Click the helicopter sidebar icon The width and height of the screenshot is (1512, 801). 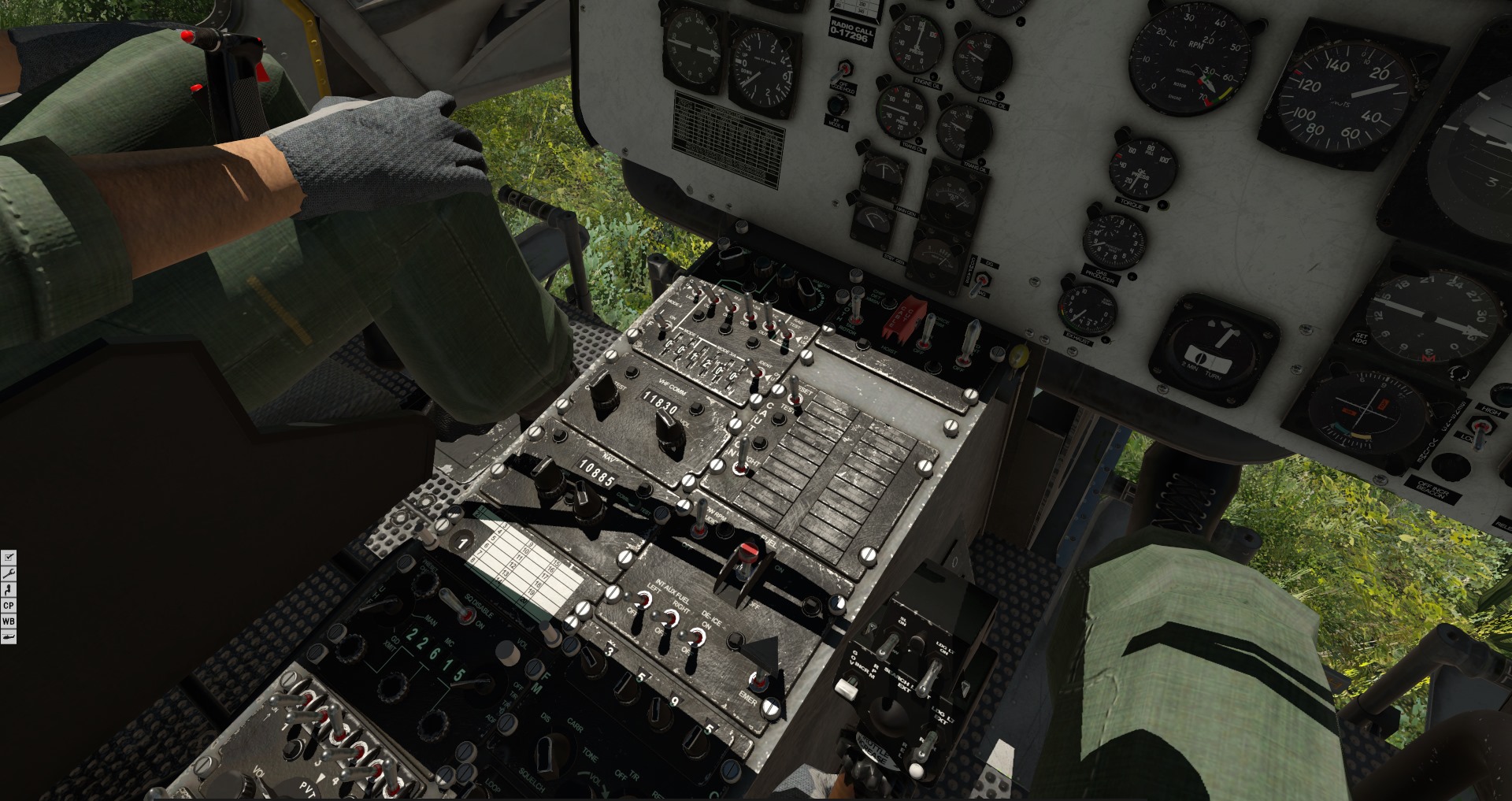(x=9, y=636)
